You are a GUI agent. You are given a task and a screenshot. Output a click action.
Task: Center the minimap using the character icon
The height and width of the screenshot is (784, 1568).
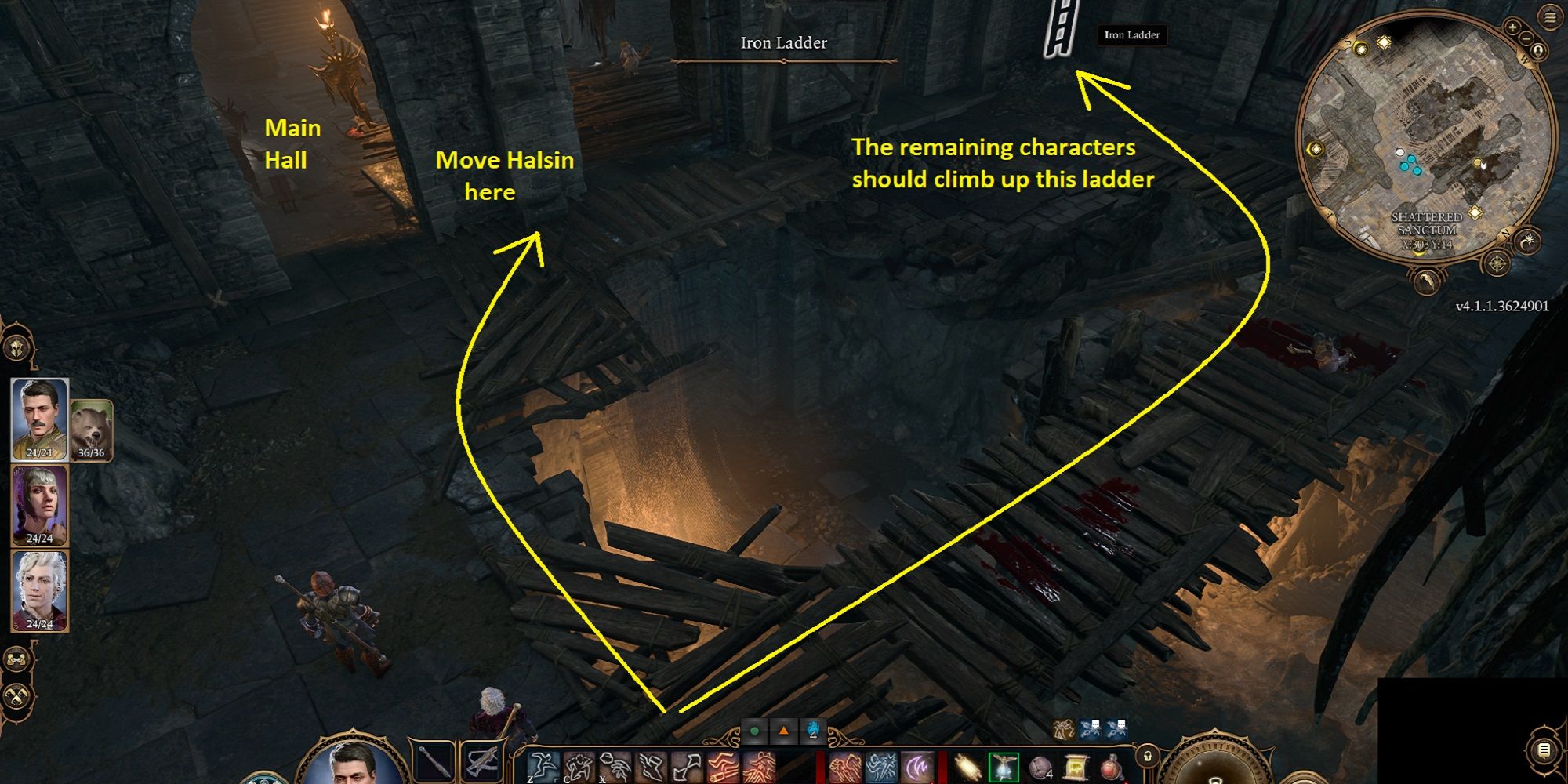click(x=1538, y=50)
